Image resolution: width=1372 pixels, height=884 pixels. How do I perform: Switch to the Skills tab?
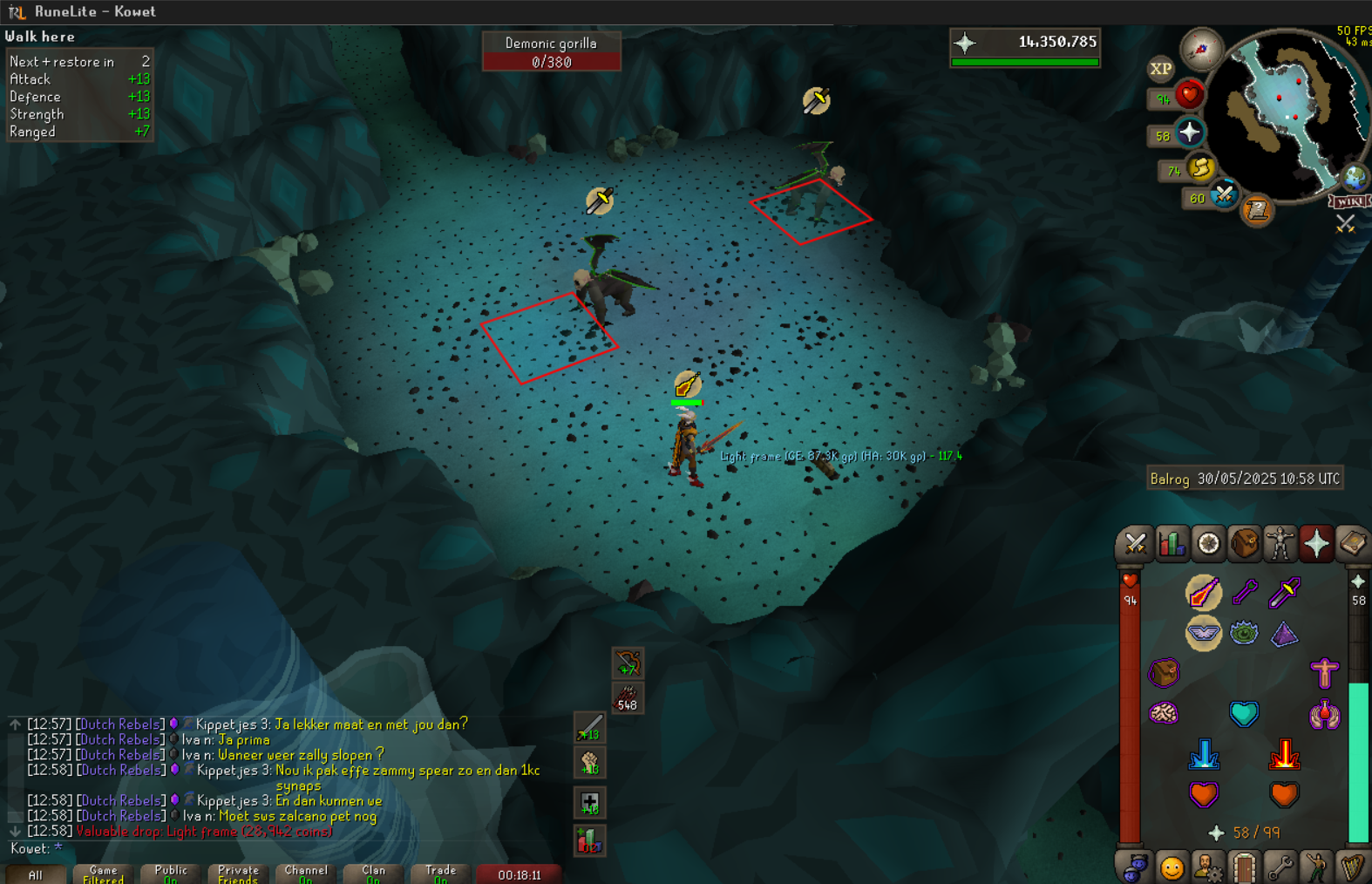click(1172, 544)
